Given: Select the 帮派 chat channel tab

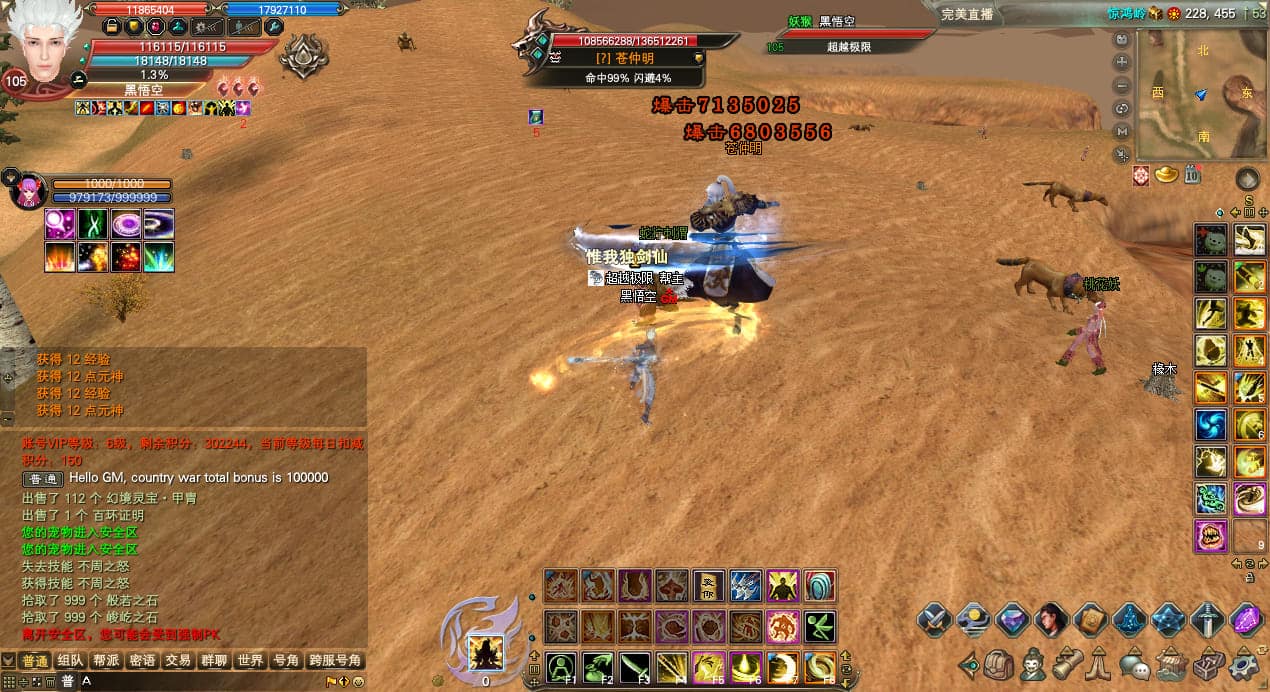Looking at the screenshot, I should coord(106,661).
